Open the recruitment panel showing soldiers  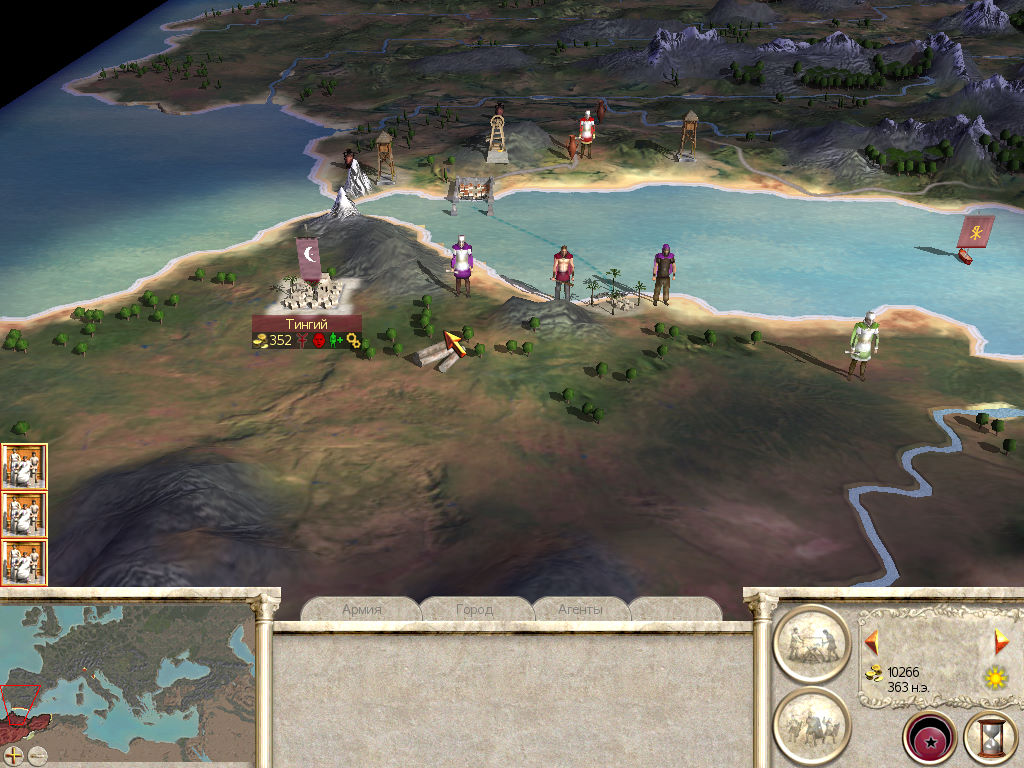click(x=811, y=724)
